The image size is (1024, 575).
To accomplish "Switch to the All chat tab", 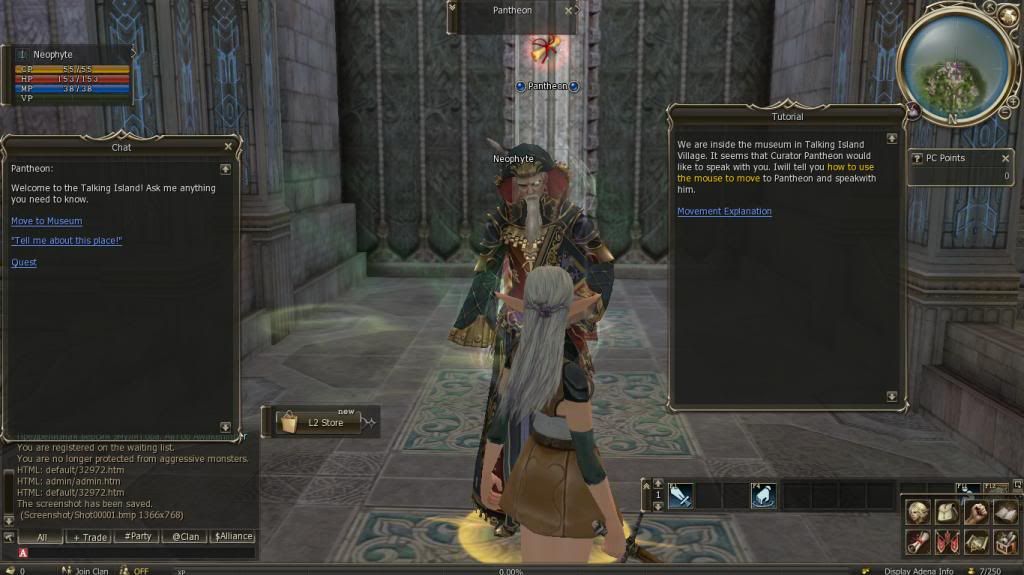I will 41,537.
